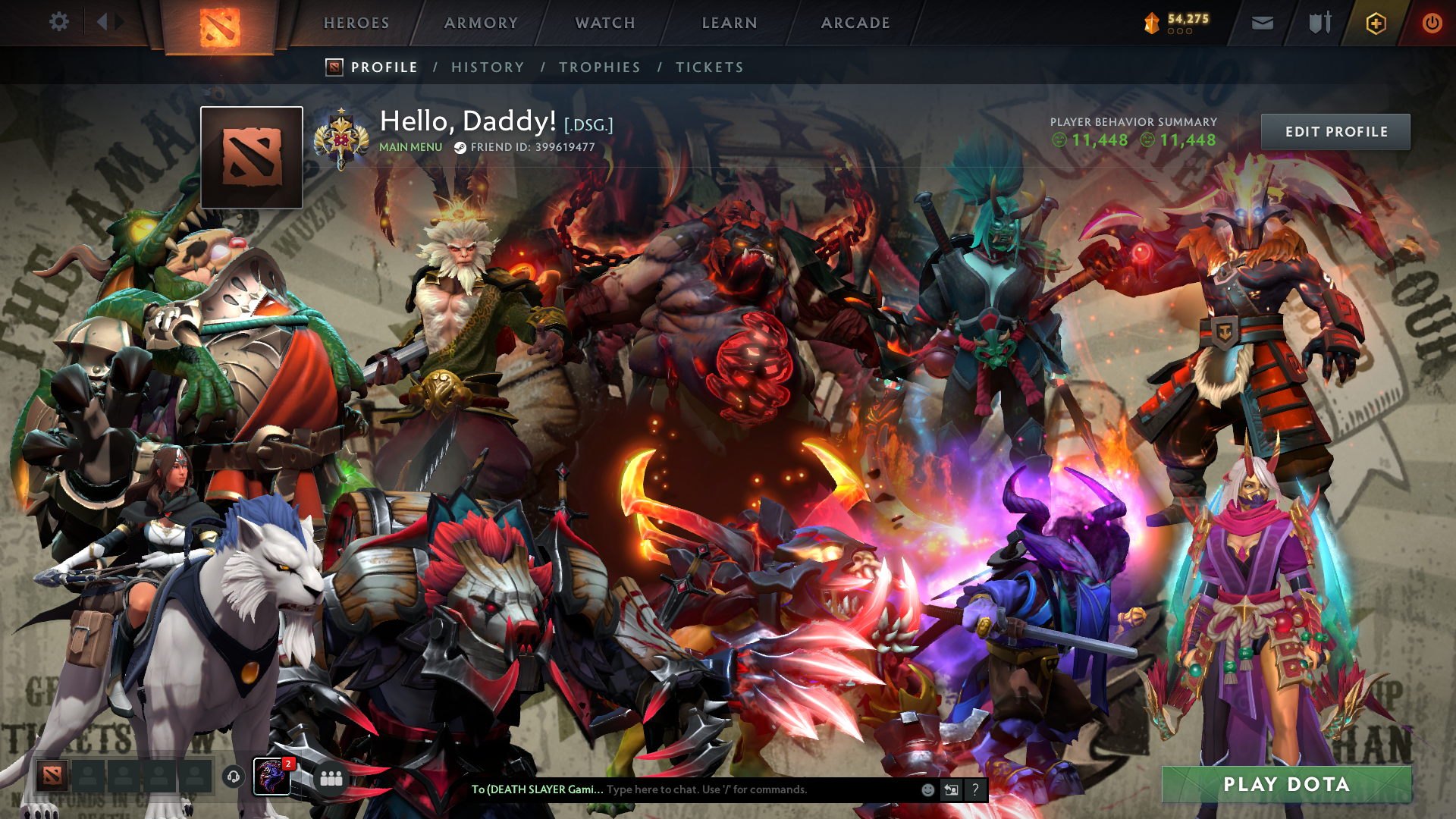Image resolution: width=1456 pixels, height=819 pixels.
Task: Open the ARCADE menu item
Action: (x=855, y=23)
